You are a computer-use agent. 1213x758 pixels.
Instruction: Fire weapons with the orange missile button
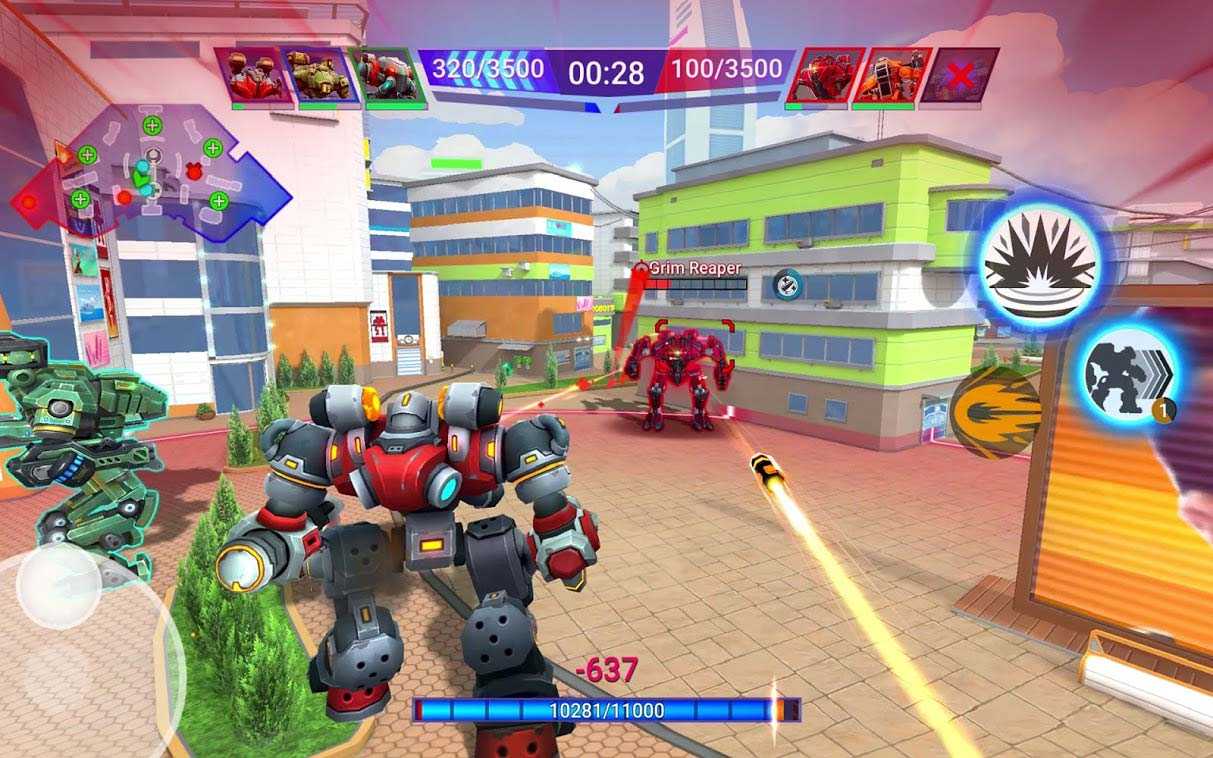[x=994, y=412]
